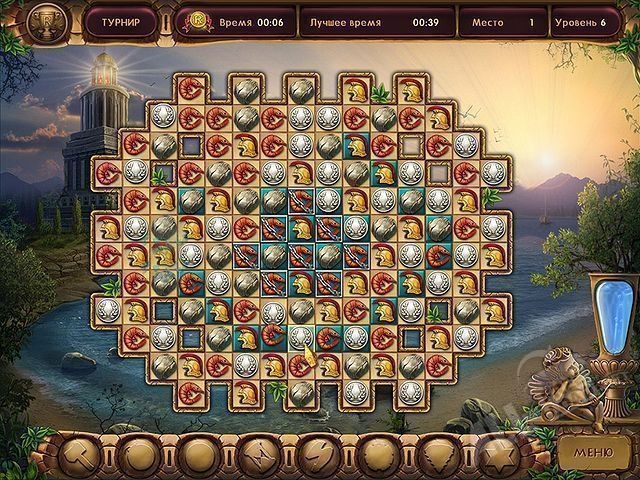
Task: Click the ТУРНИР button
Action: click(120, 20)
